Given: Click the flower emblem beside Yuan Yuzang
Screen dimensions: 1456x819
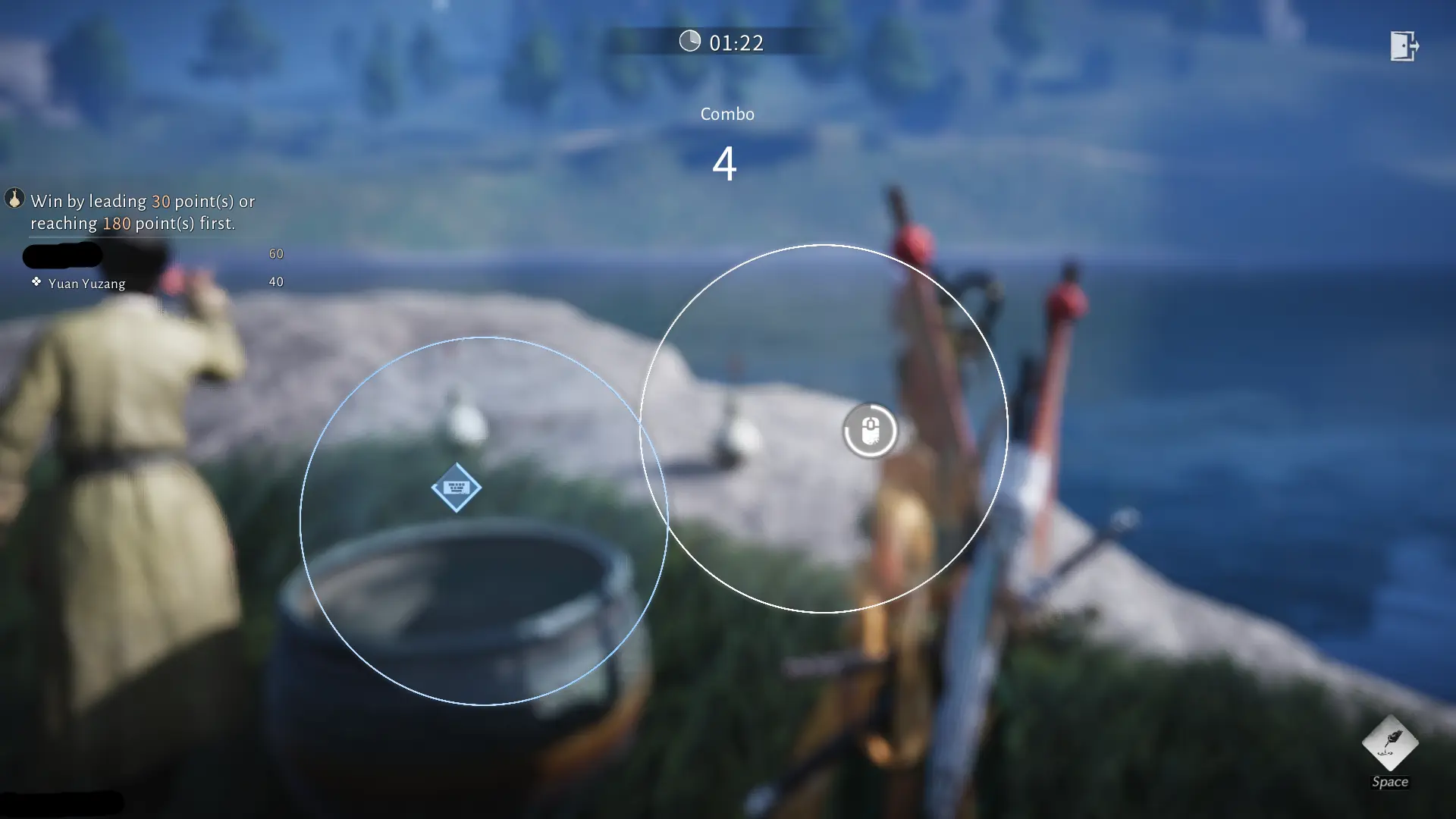Looking at the screenshot, I should click(x=36, y=282).
